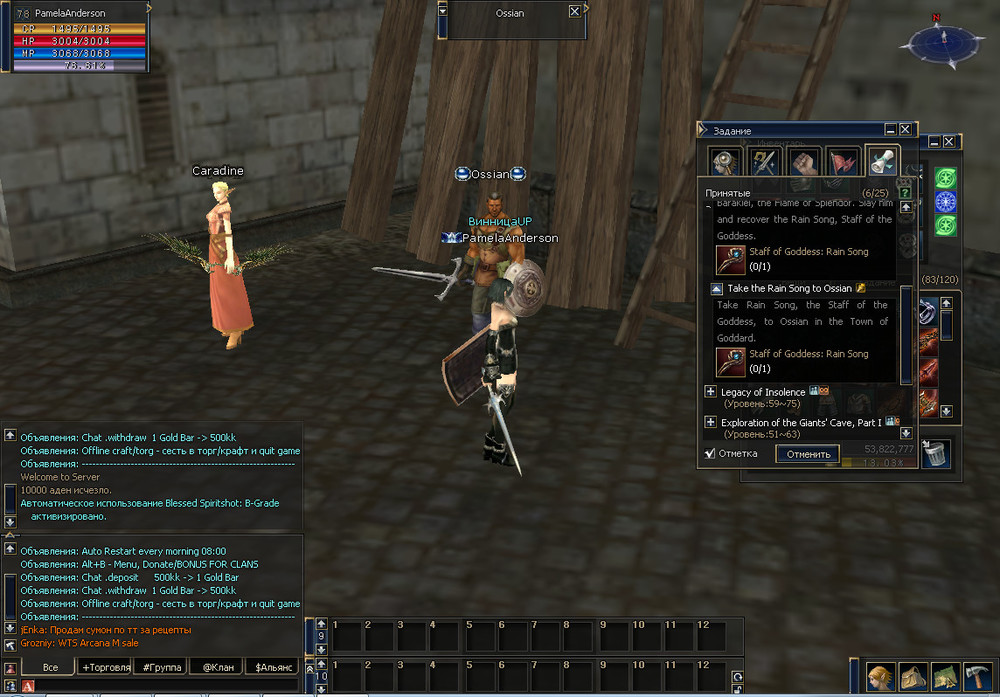Open the inventory bag icon
1000x697 pixels.
tap(913, 677)
